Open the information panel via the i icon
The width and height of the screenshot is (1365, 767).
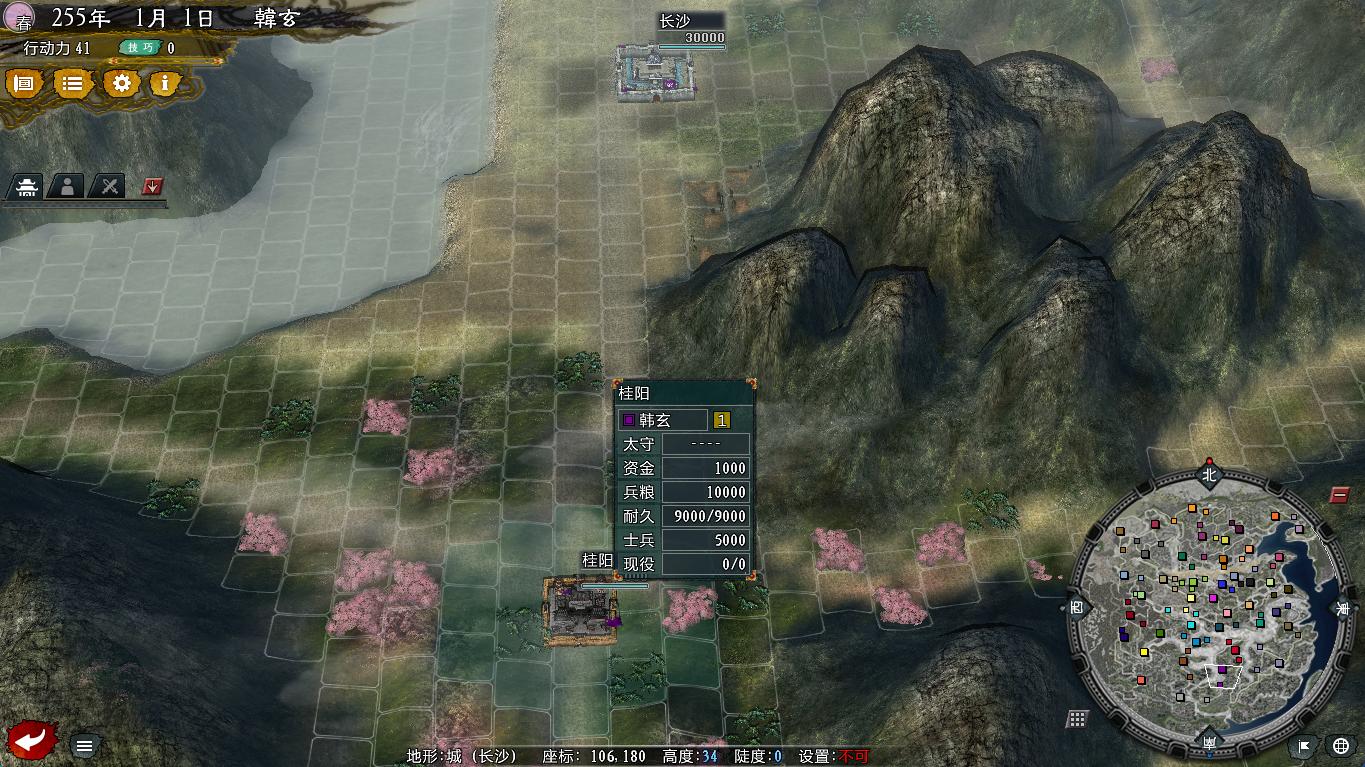click(x=164, y=84)
